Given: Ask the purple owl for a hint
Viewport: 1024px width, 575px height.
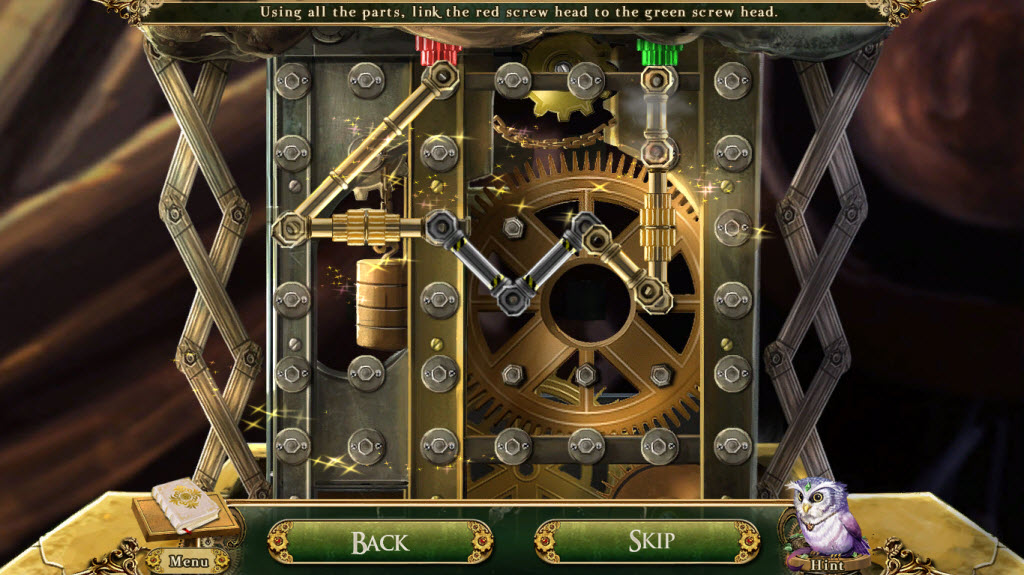Looking at the screenshot, I should coord(826,522).
